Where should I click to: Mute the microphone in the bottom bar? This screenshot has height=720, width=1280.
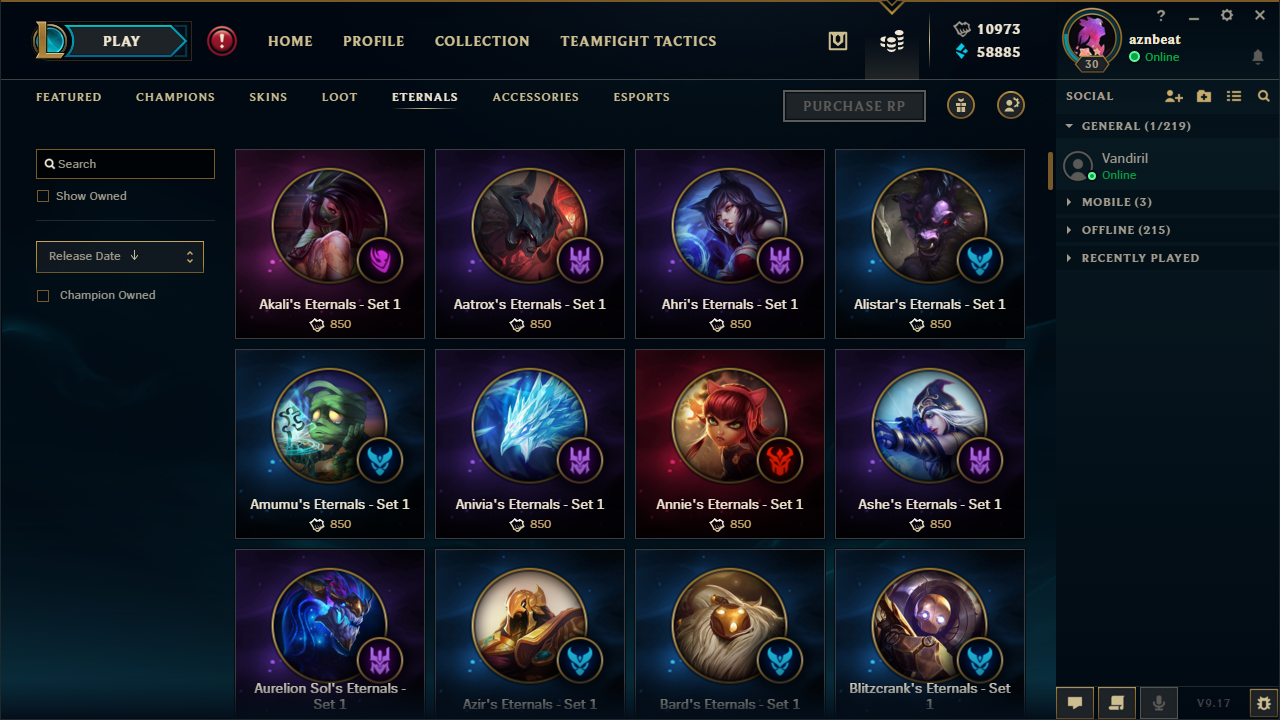coord(1158,702)
